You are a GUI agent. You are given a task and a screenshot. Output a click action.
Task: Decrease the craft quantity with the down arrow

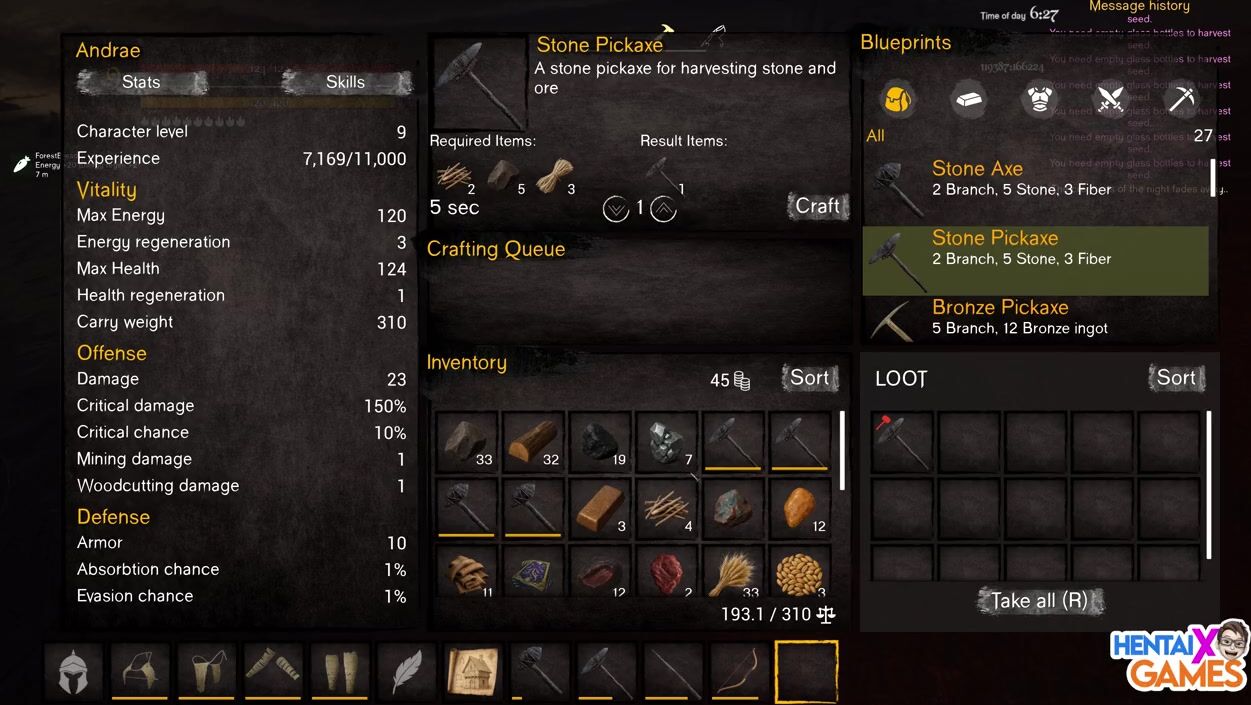click(x=615, y=209)
